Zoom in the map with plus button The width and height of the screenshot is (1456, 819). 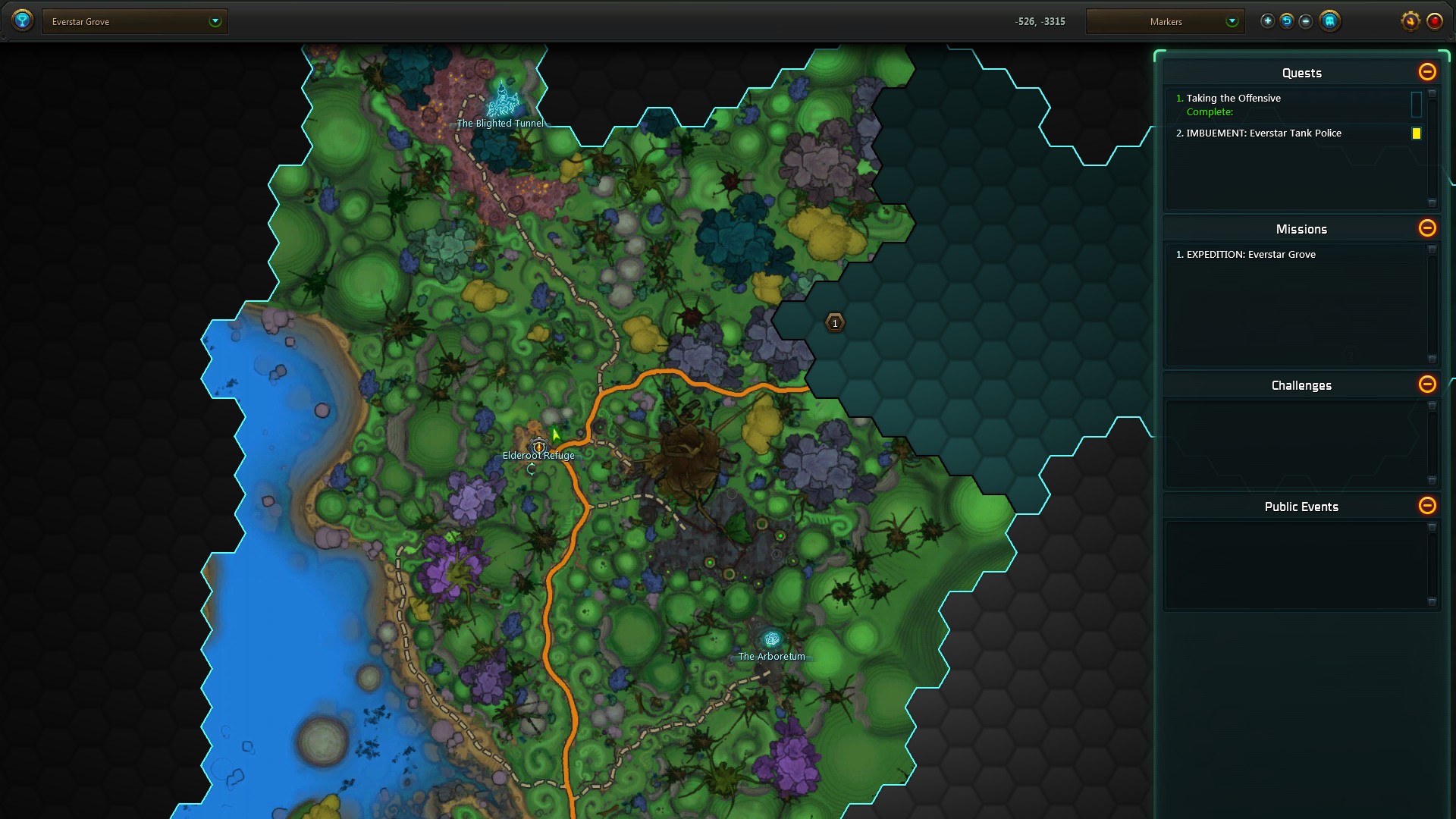coord(1267,21)
